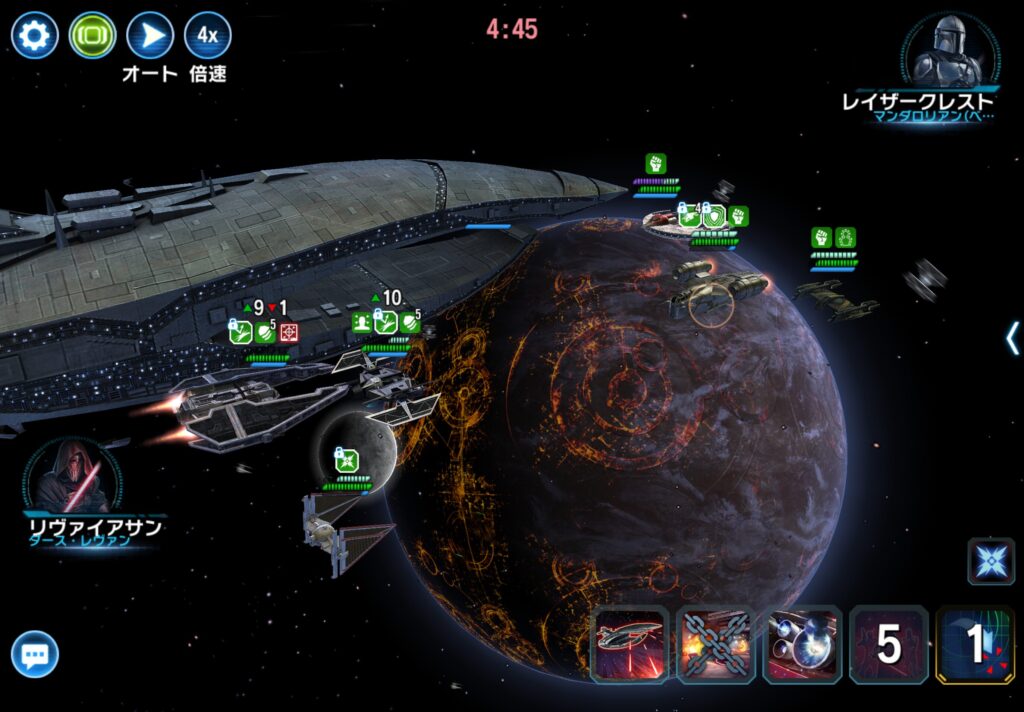Screen dimensions: 1024x712
Task: Open the chat speech bubble
Action: [x=35, y=656]
